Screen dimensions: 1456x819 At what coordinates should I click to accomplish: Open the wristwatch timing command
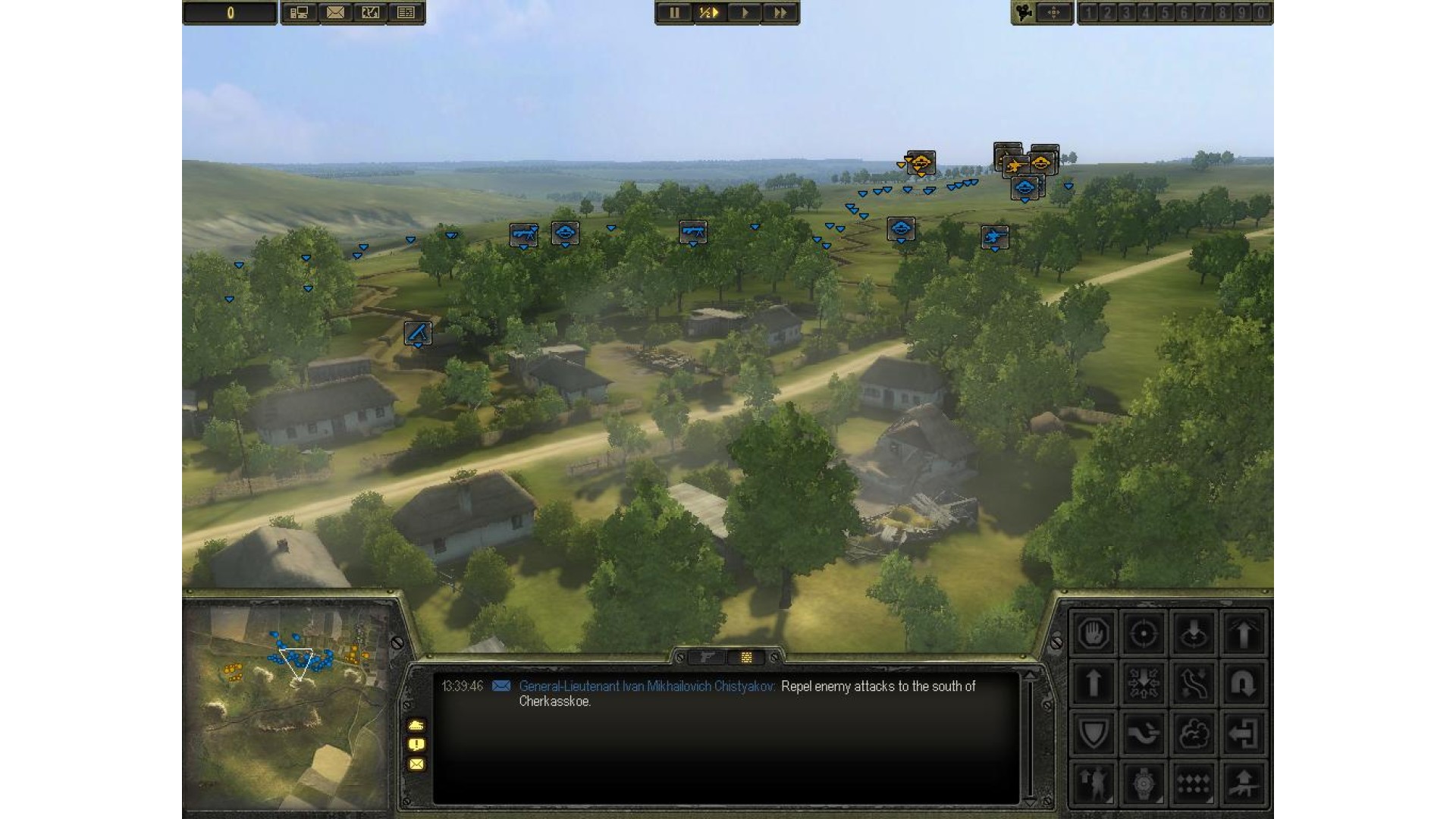(1143, 783)
